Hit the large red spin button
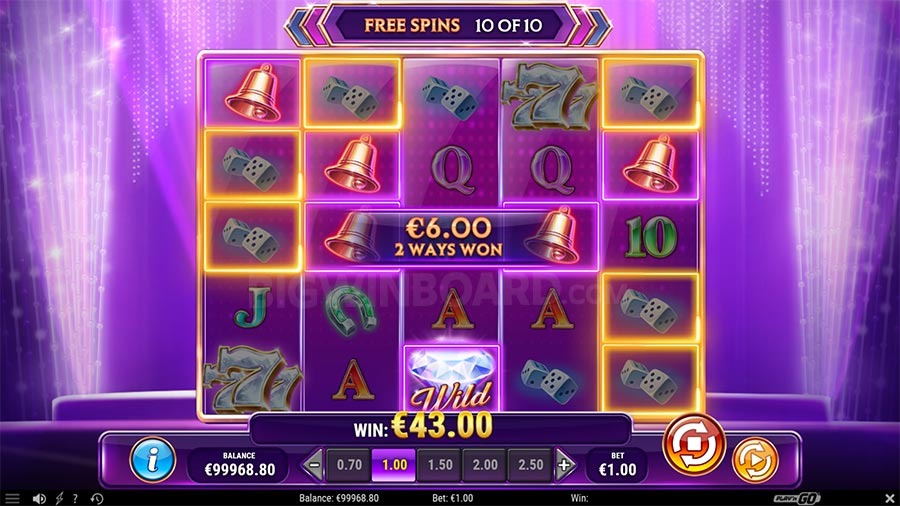900x506 pixels. click(693, 443)
